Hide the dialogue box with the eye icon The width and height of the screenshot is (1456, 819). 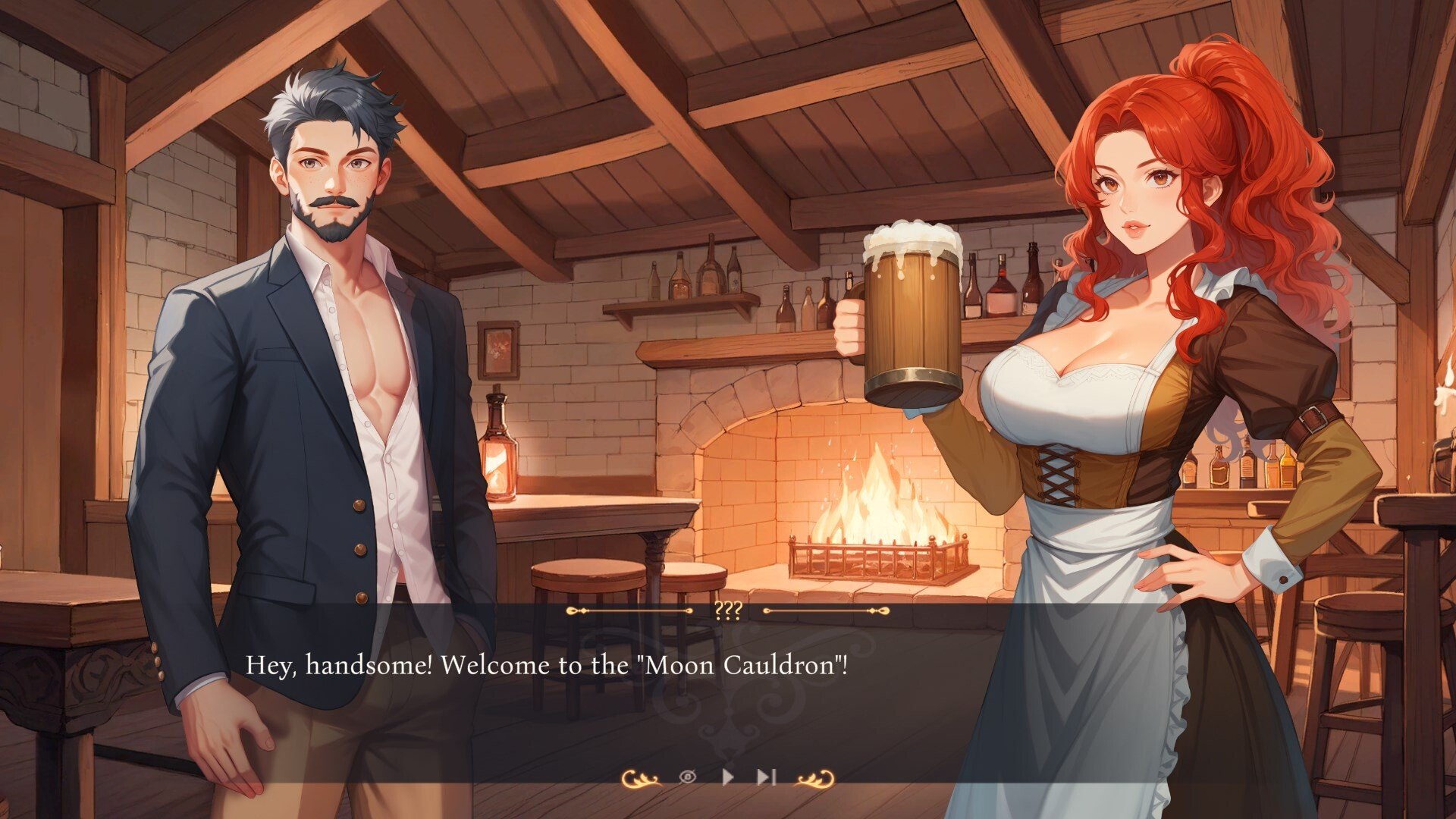click(x=687, y=777)
